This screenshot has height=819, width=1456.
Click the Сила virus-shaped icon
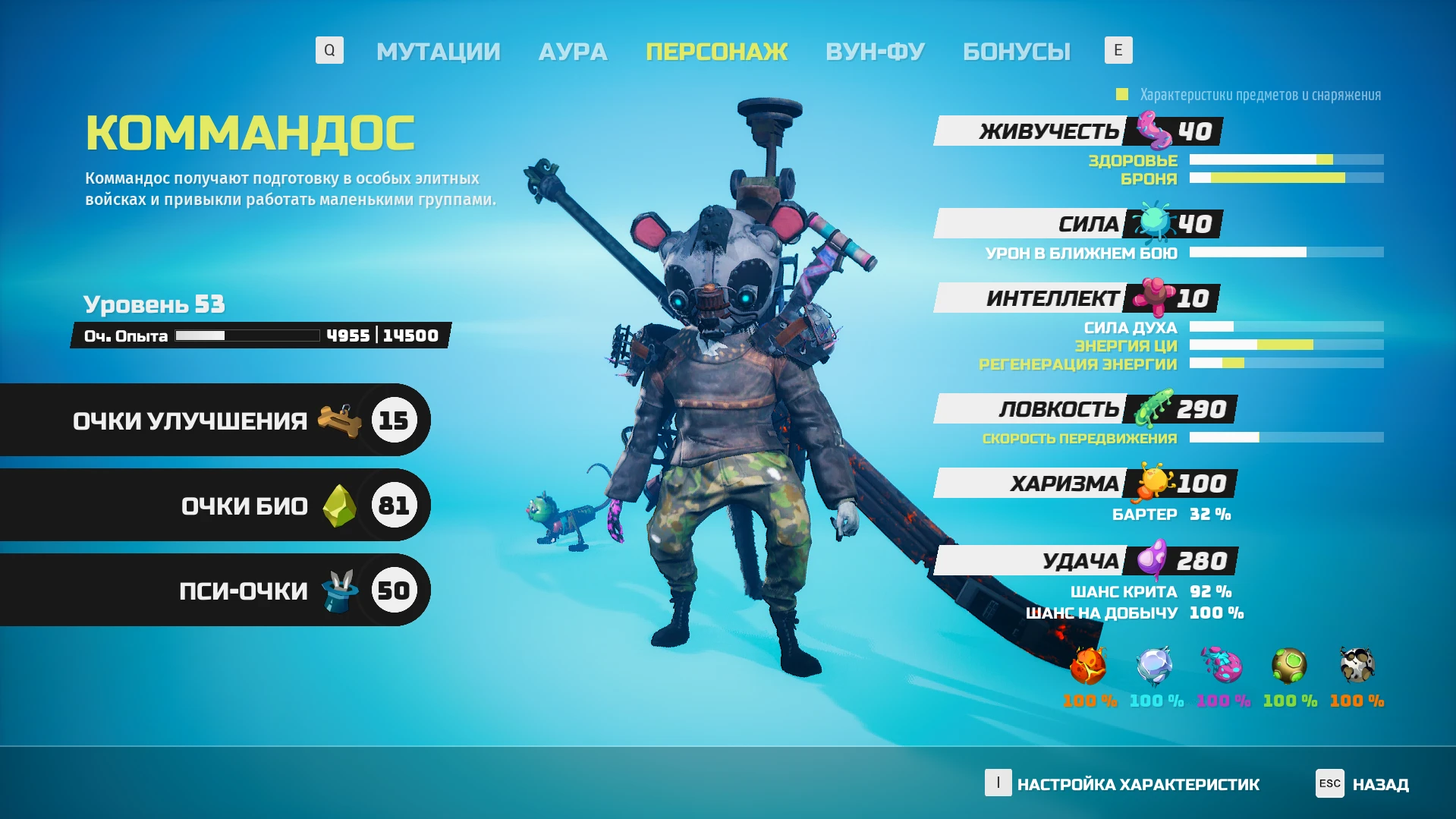point(1153,222)
